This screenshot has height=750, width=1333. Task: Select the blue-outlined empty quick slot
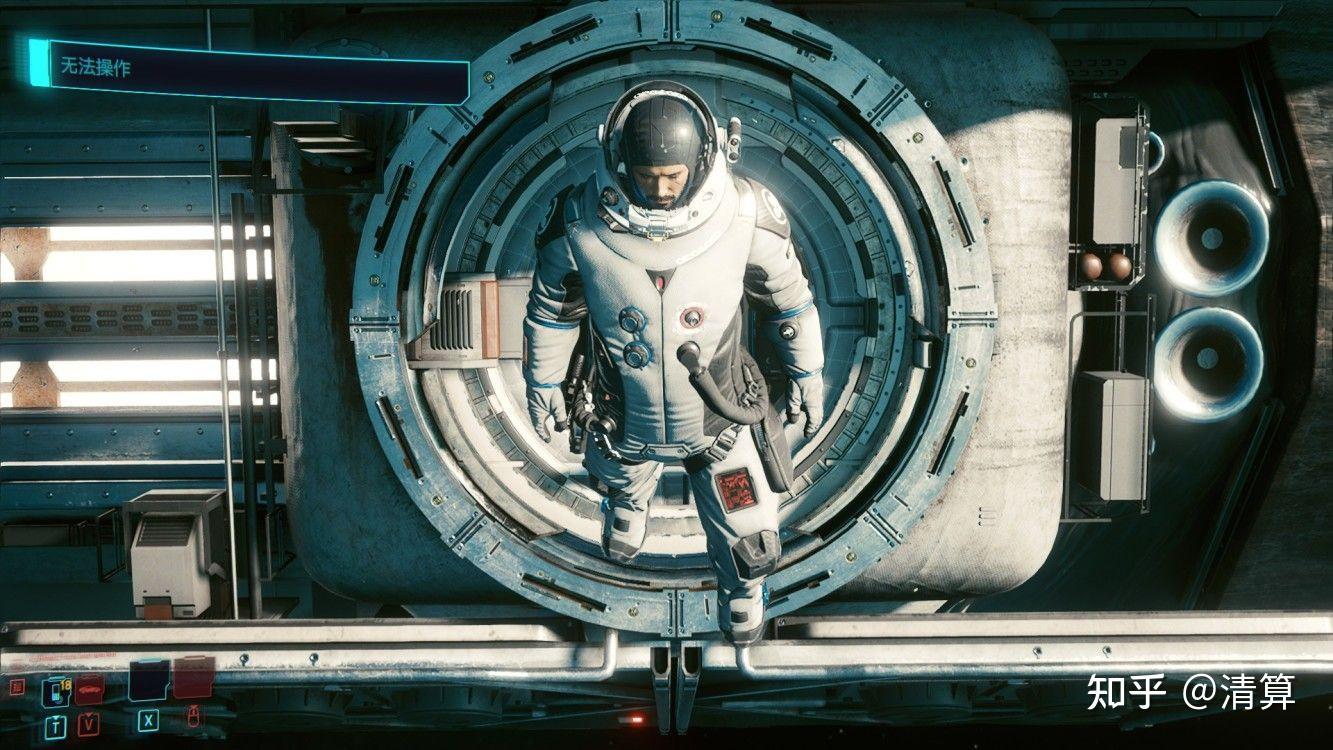[x=148, y=680]
